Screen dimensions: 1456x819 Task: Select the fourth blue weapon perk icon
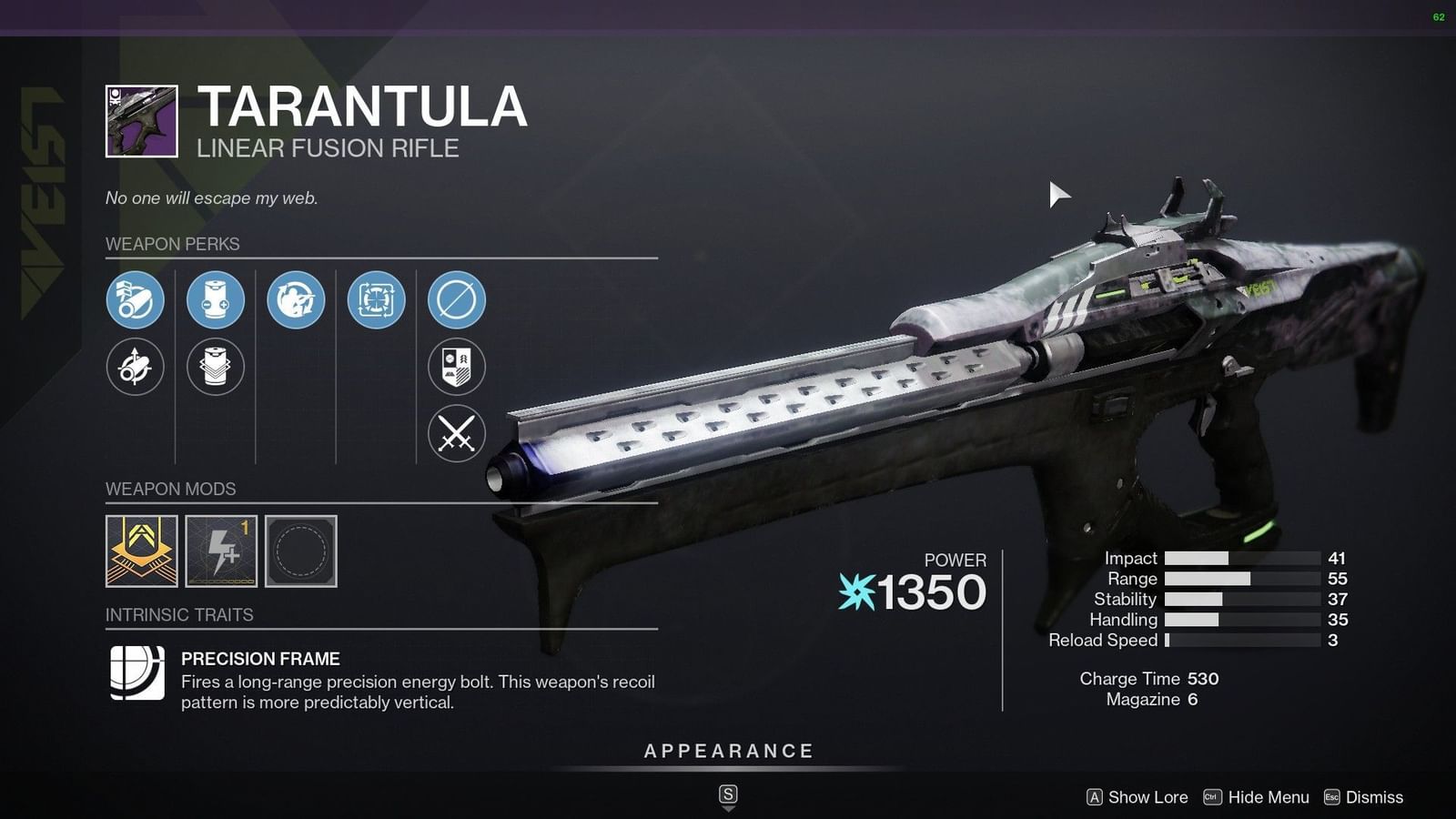tap(375, 300)
